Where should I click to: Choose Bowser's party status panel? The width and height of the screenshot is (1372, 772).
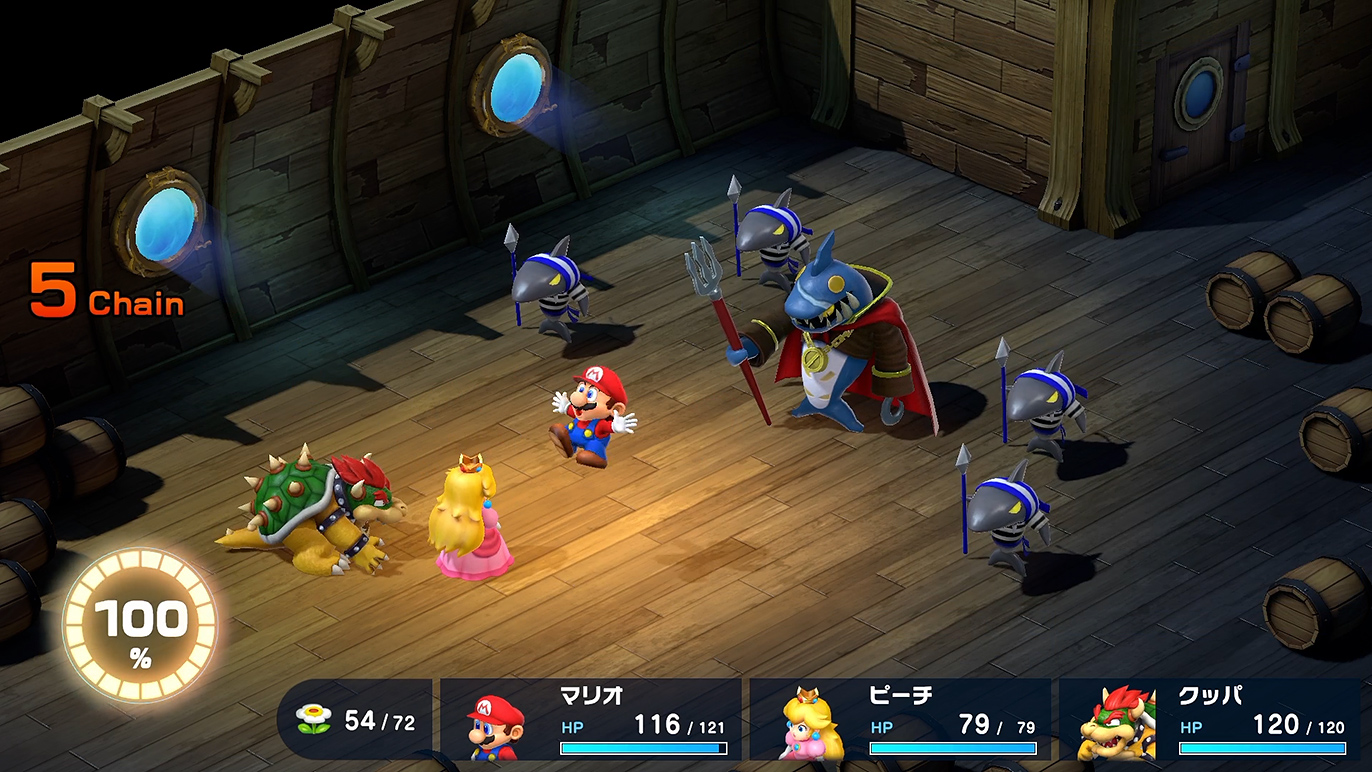1214,721
